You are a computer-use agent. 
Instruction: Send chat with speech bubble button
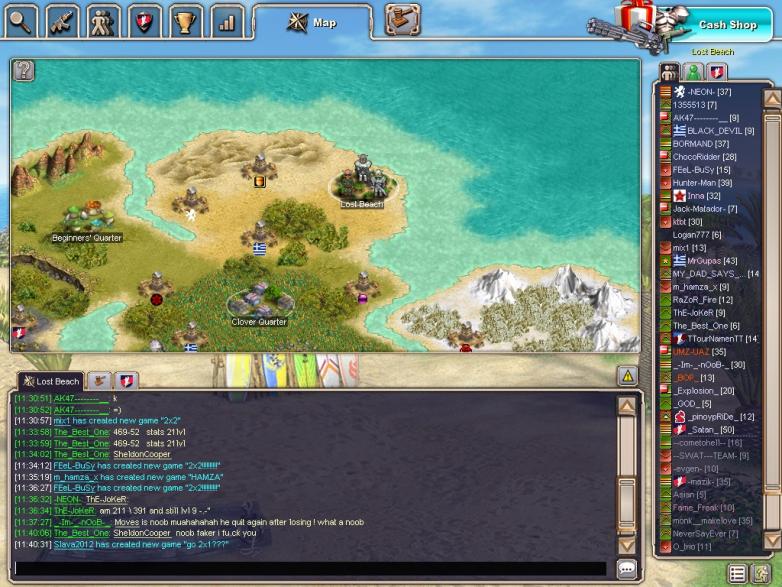tap(627, 568)
